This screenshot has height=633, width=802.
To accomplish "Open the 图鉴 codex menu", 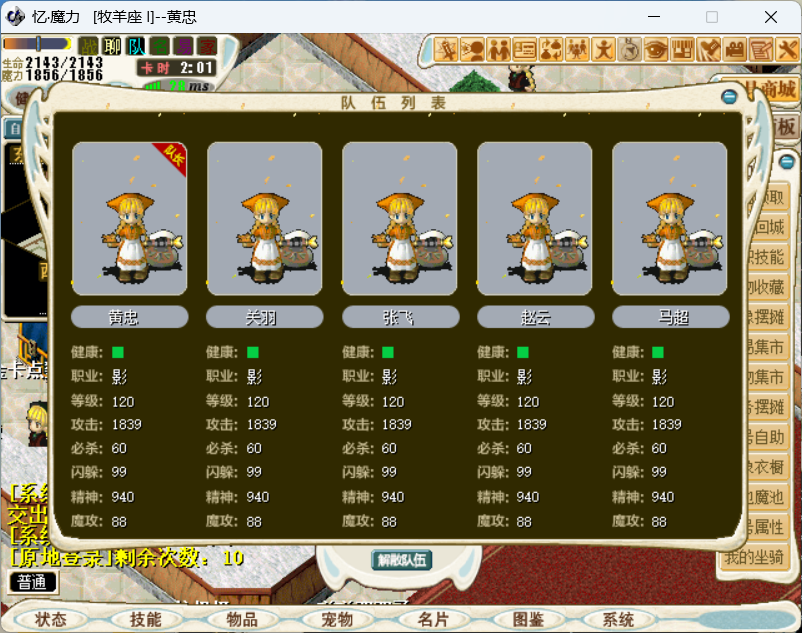I will click(527, 620).
